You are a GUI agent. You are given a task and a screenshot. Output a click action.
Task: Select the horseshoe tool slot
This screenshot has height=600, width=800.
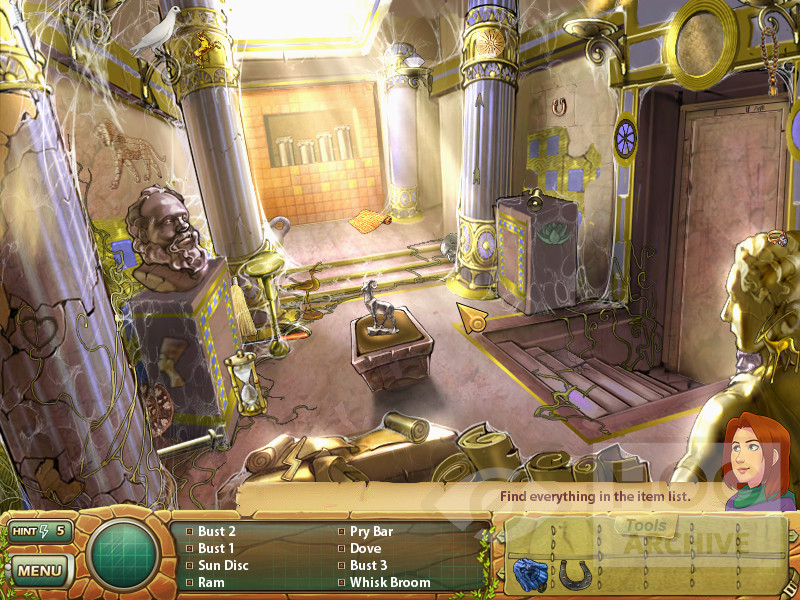pyautogui.click(x=574, y=574)
